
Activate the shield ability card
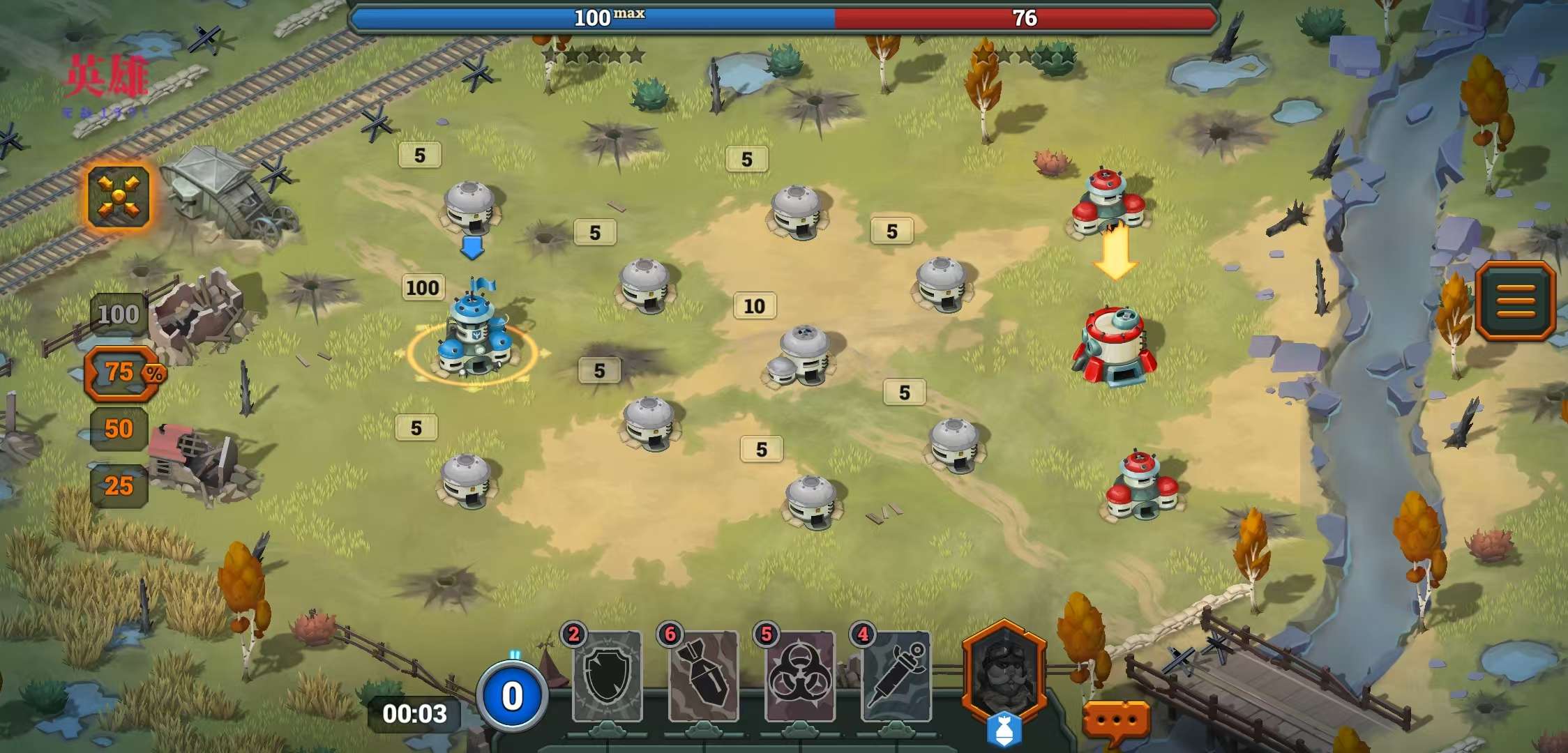pyautogui.click(x=607, y=676)
